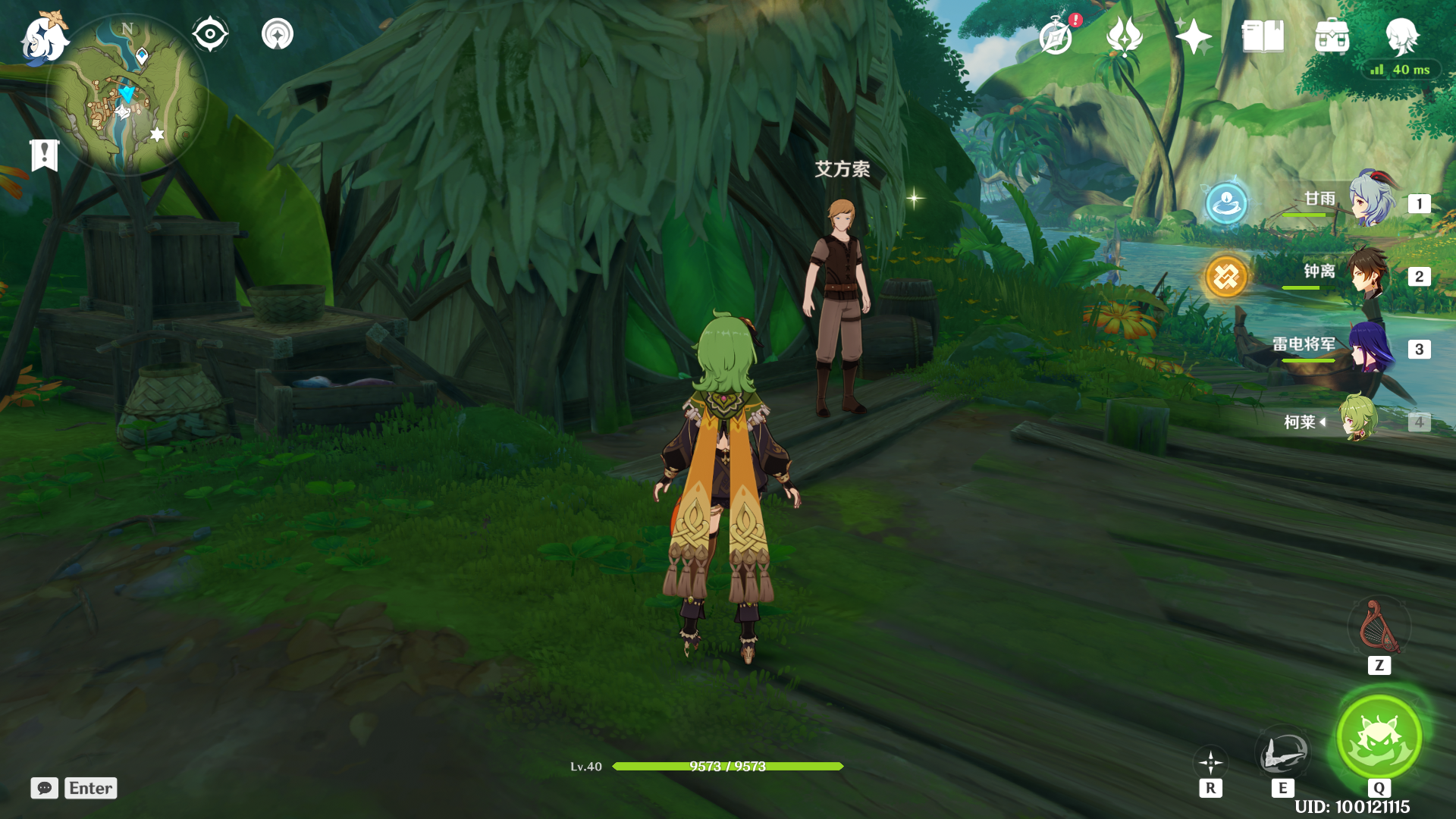Open the events flame icon
Image resolution: width=1456 pixels, height=819 pixels.
pyautogui.click(x=1125, y=36)
